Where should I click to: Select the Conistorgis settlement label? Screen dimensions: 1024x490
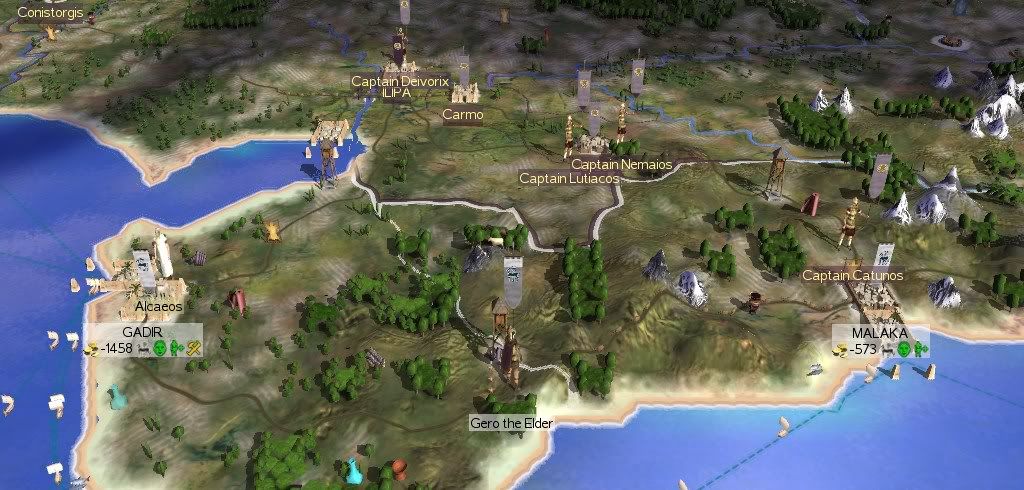(51, 13)
